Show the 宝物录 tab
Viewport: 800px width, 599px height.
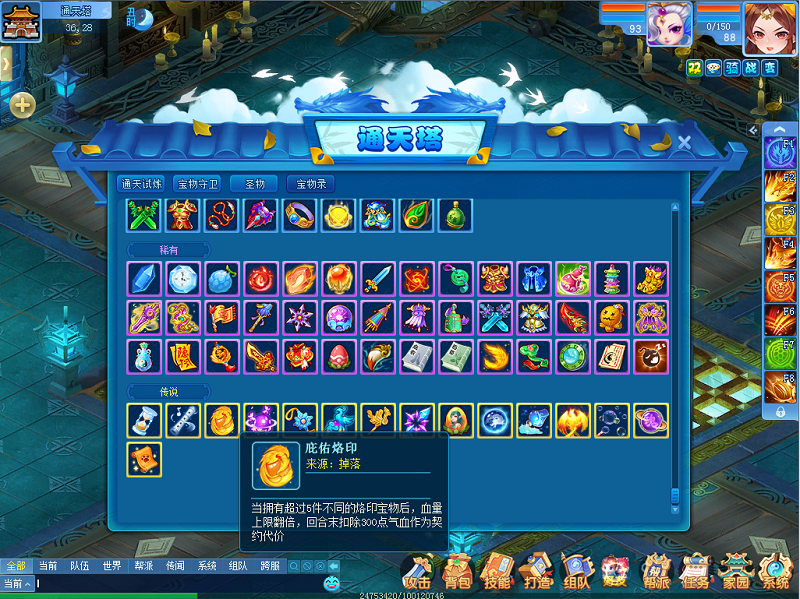tap(310, 184)
